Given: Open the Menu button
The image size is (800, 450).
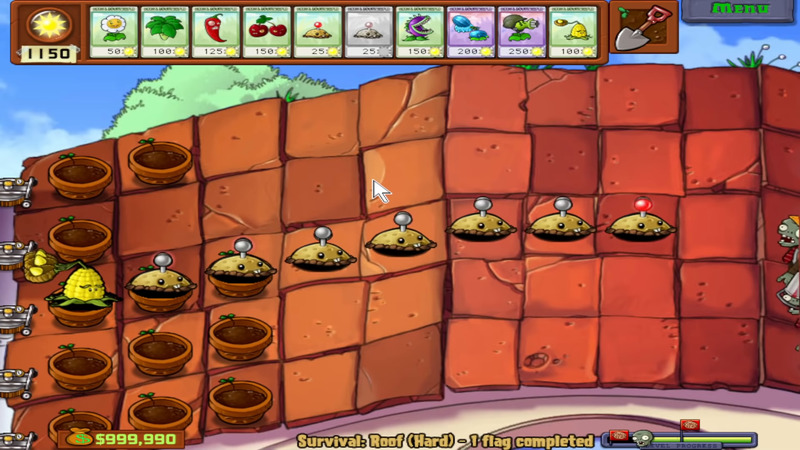Looking at the screenshot, I should (740, 10).
